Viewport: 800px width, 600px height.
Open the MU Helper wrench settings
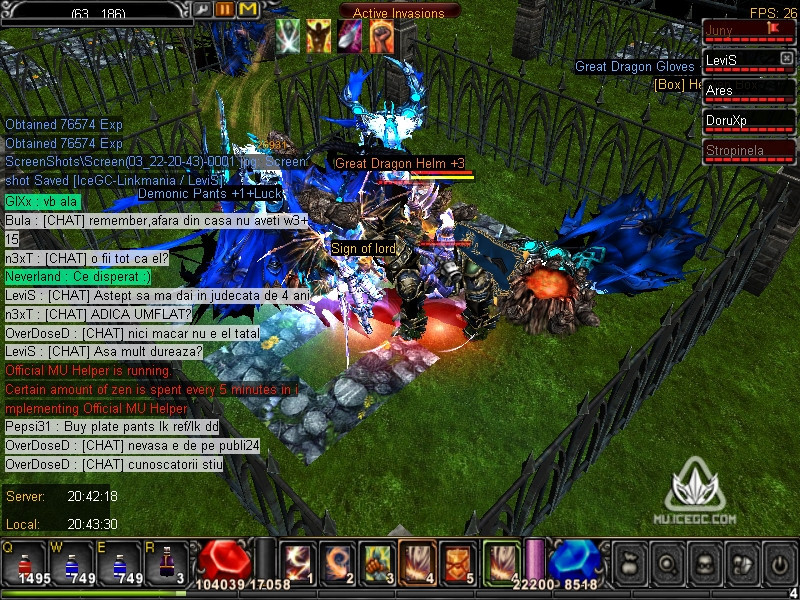pos(203,9)
